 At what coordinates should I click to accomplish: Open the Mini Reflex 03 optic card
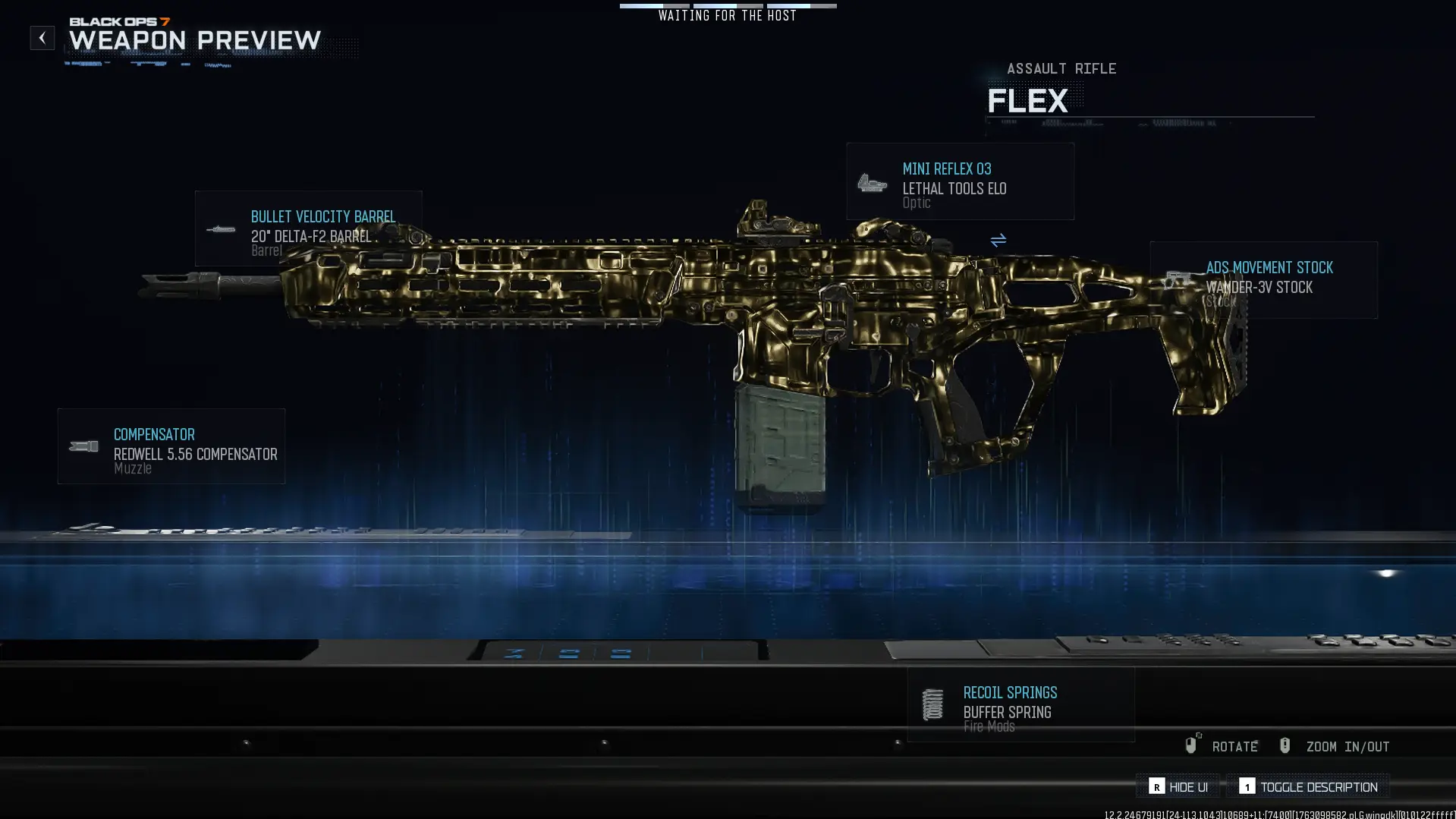tap(960, 182)
